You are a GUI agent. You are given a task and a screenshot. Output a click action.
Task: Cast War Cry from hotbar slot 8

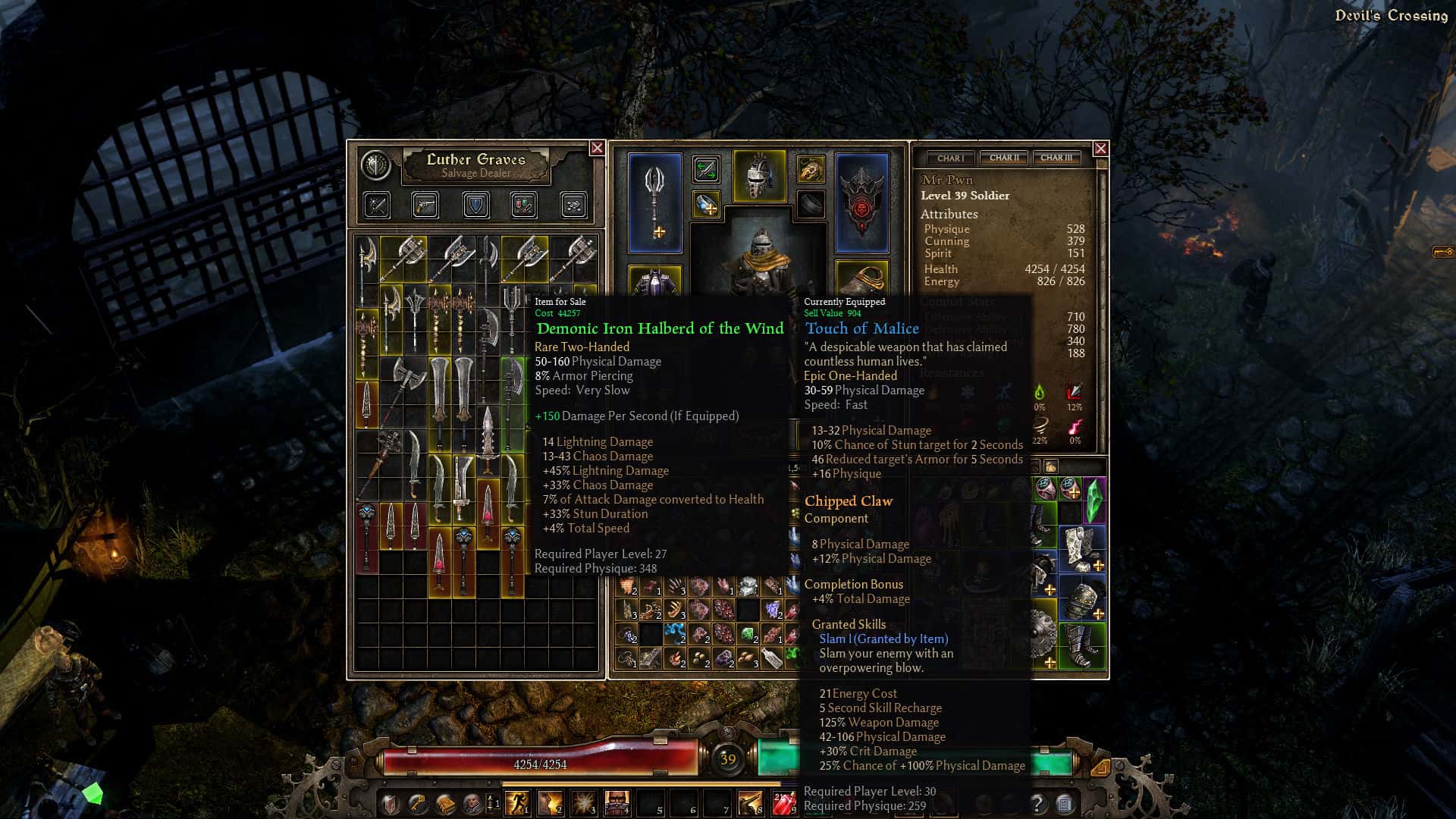(x=748, y=803)
